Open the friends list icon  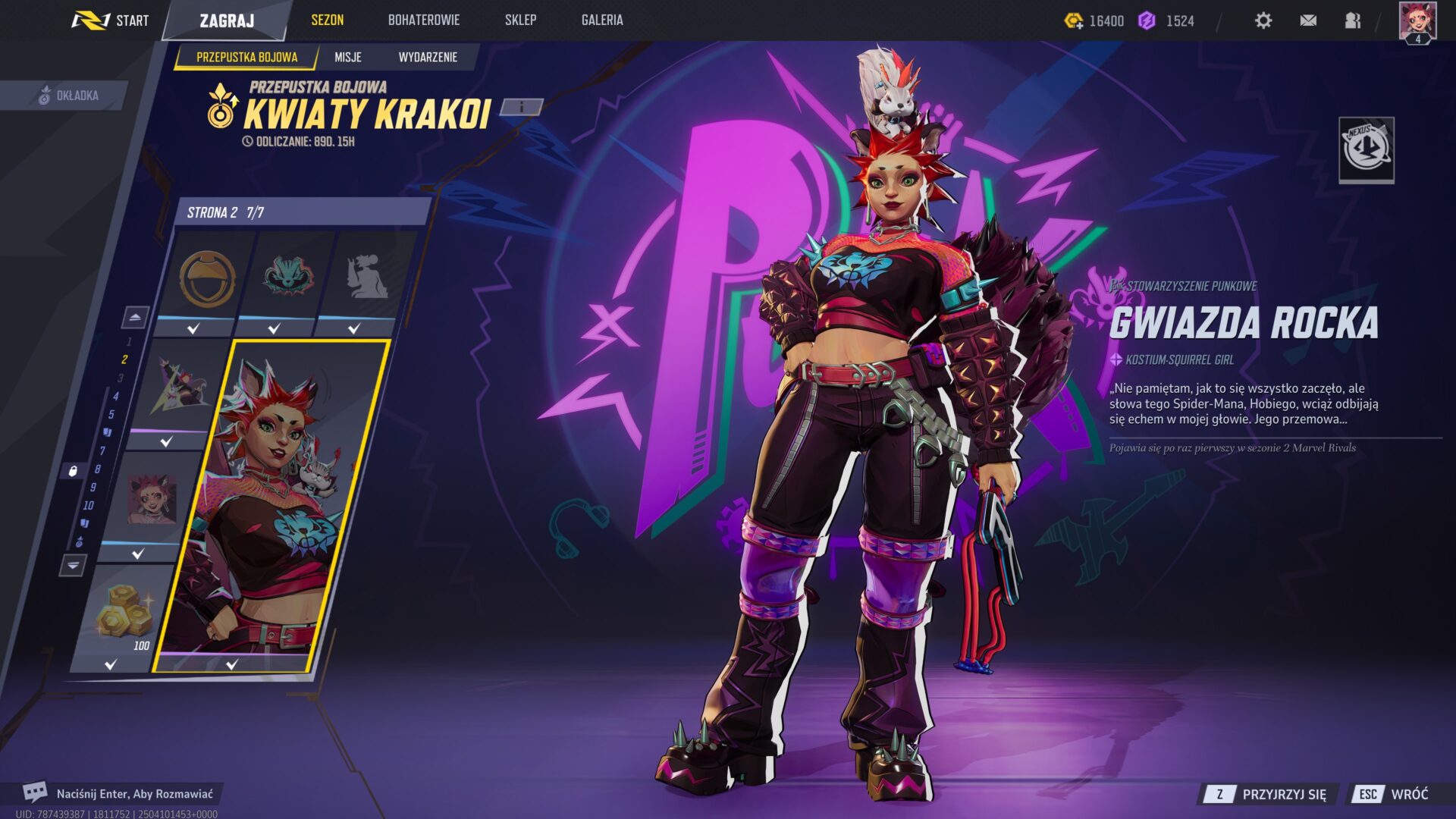click(x=1353, y=20)
